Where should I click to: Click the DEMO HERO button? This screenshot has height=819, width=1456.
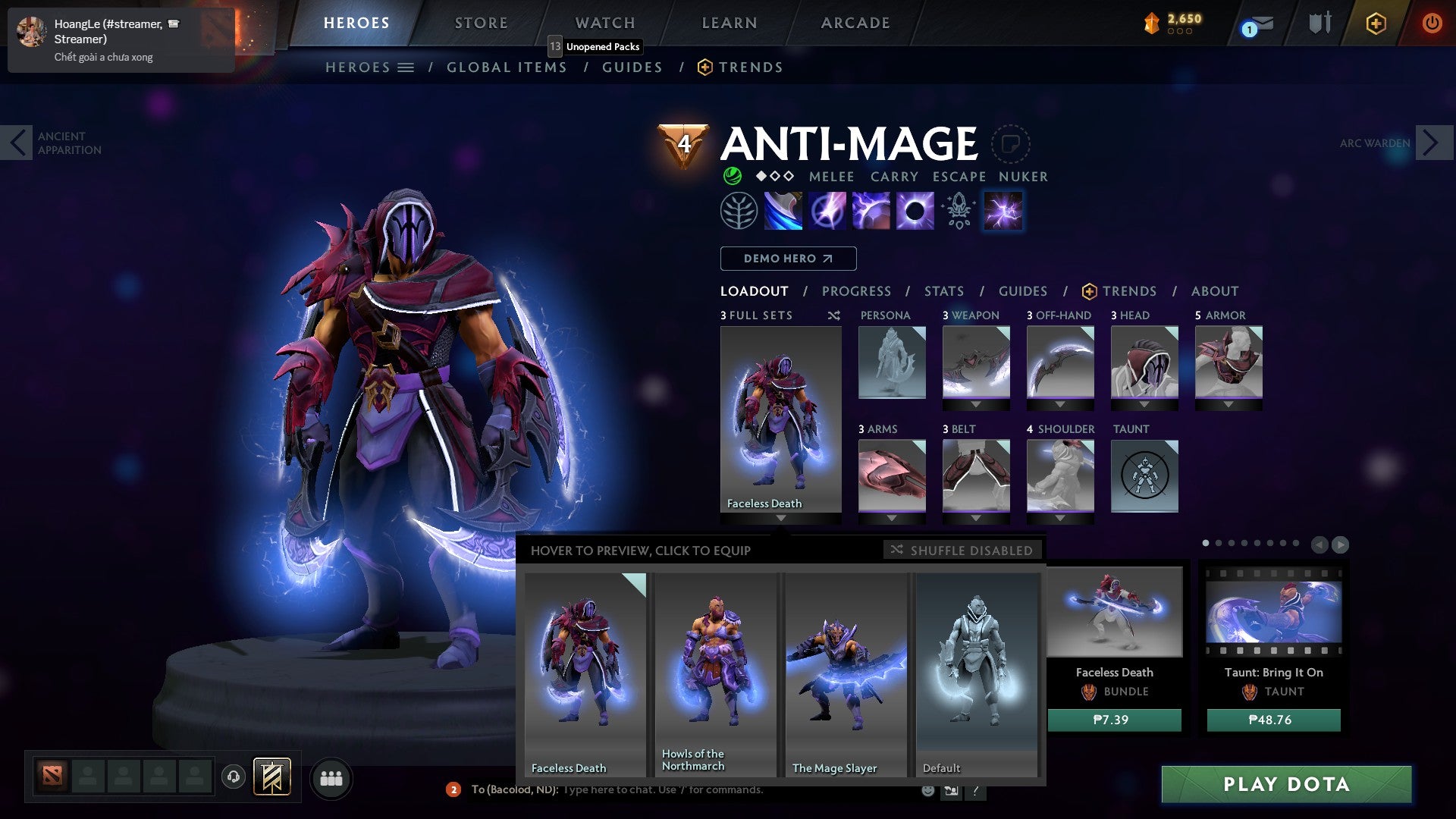tap(787, 258)
